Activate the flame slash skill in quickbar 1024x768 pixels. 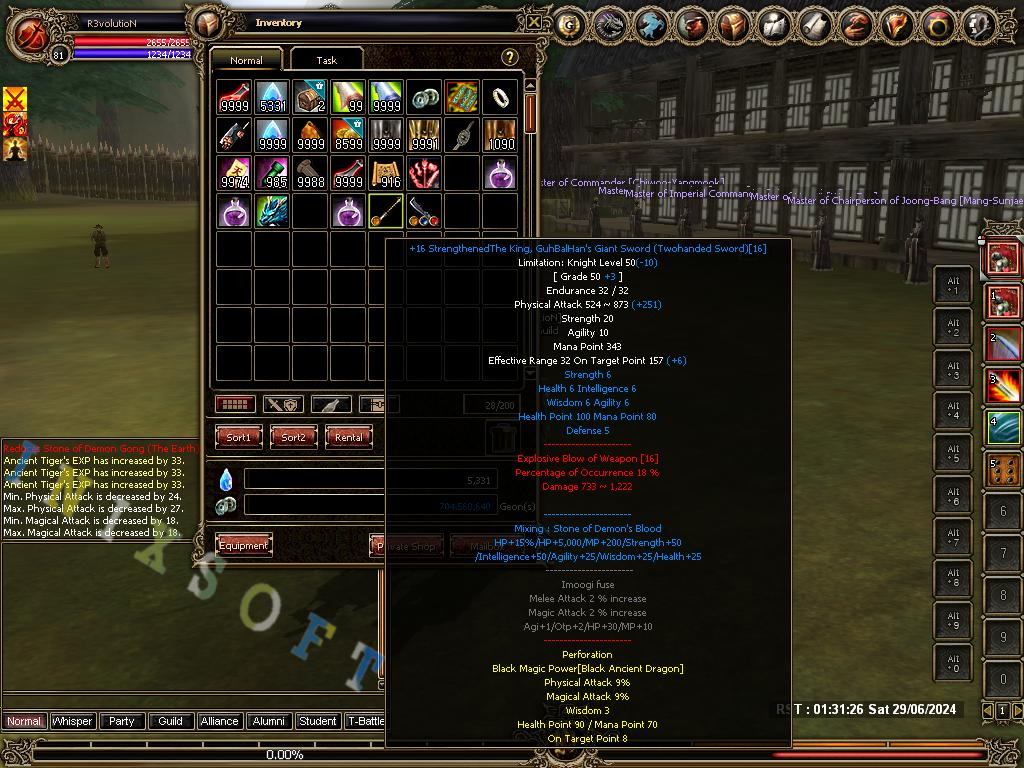tap(1003, 386)
